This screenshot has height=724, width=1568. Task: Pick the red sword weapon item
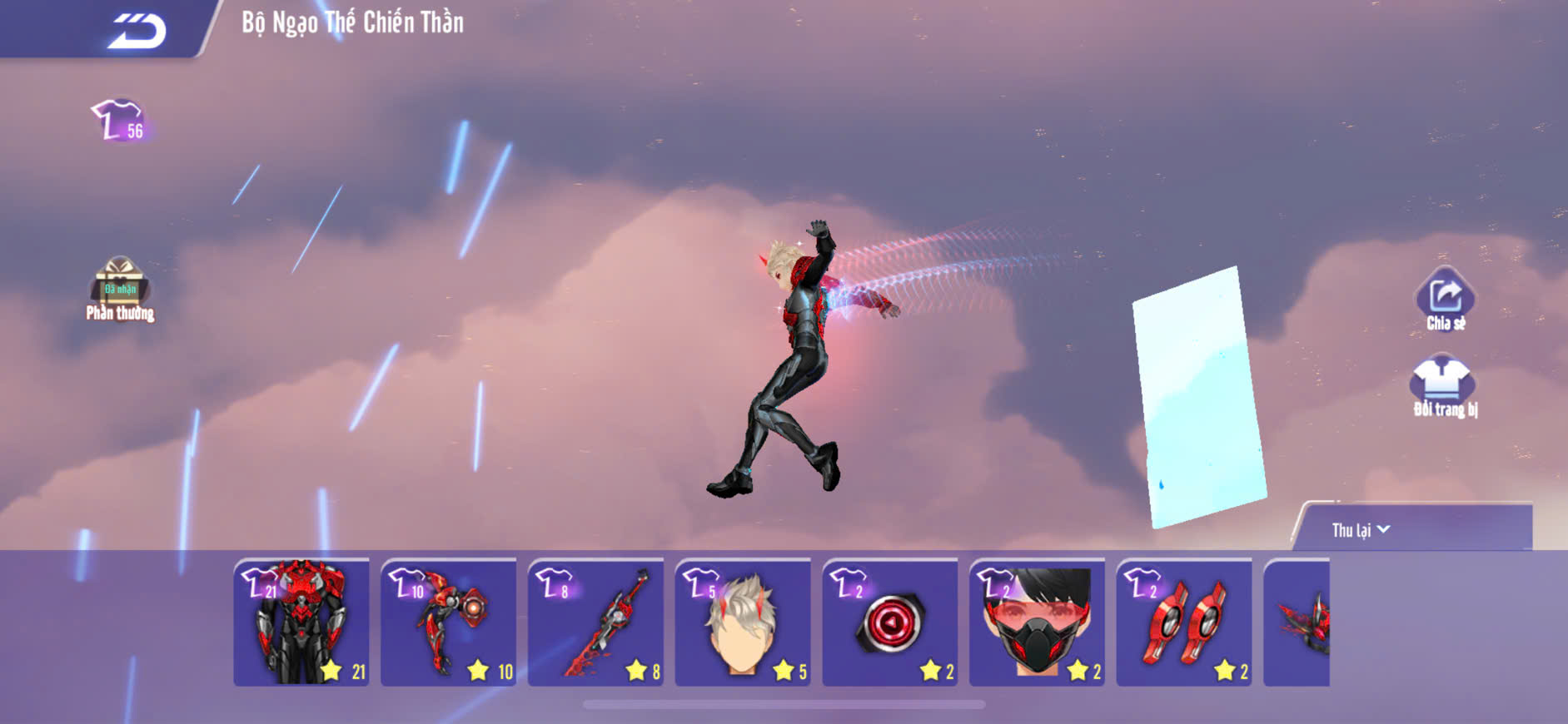(595, 622)
